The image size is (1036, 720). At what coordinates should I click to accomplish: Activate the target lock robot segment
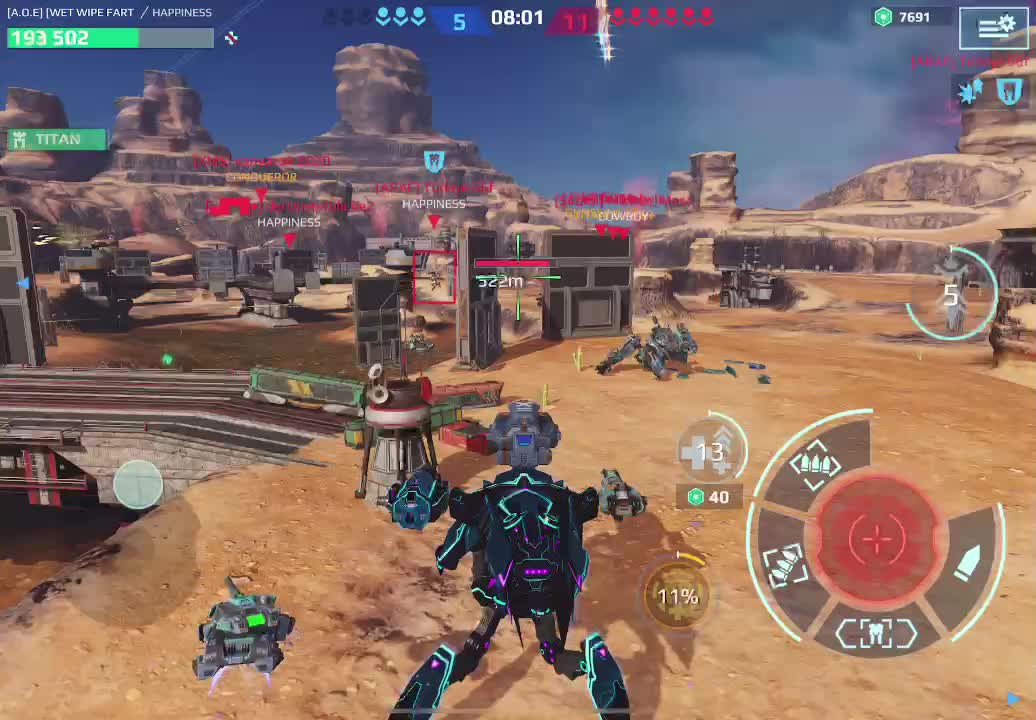pos(876,633)
